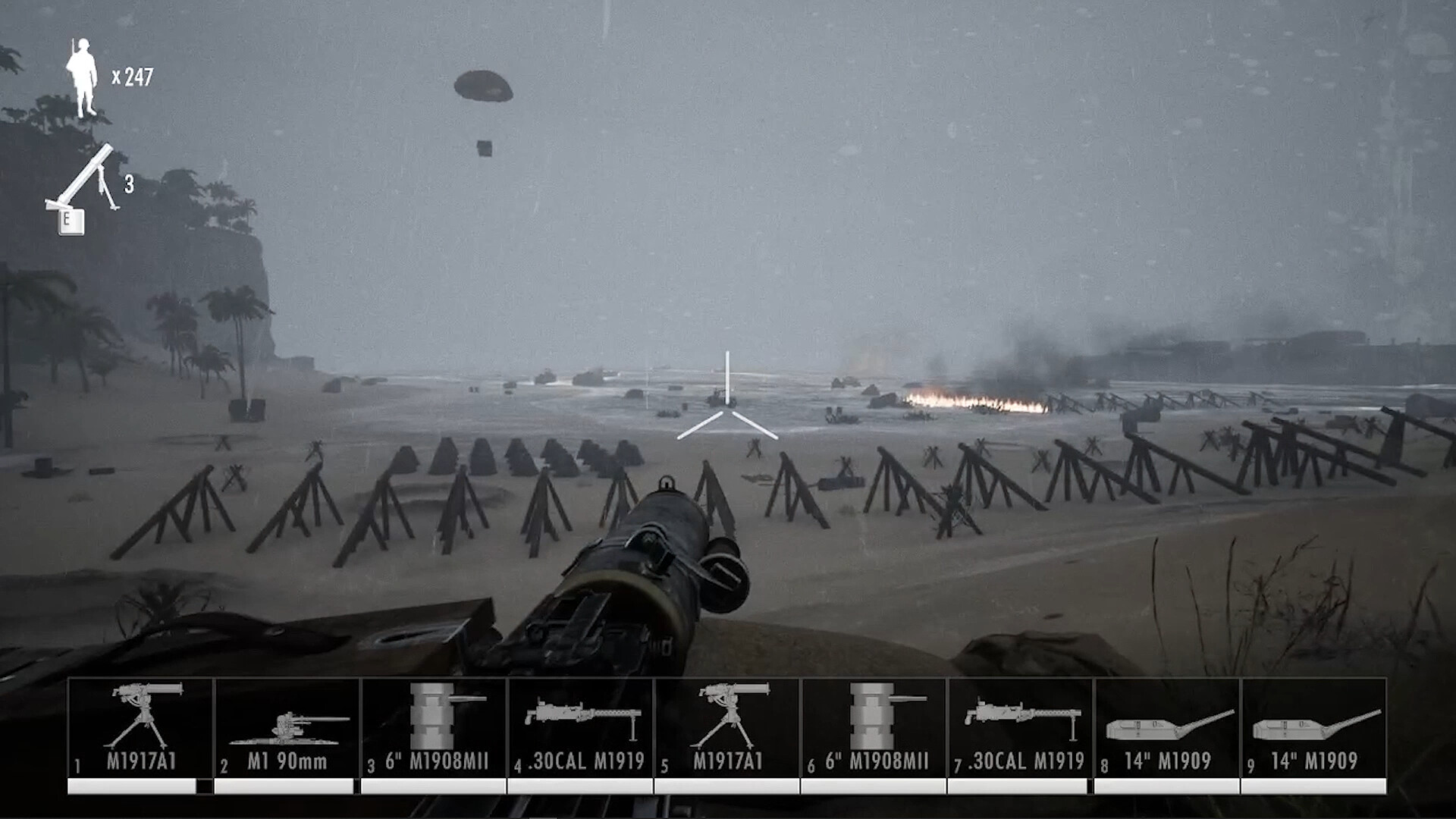Select the 14" M1909 in slot 9
The width and height of the screenshot is (1456, 819).
pyautogui.click(x=1316, y=720)
